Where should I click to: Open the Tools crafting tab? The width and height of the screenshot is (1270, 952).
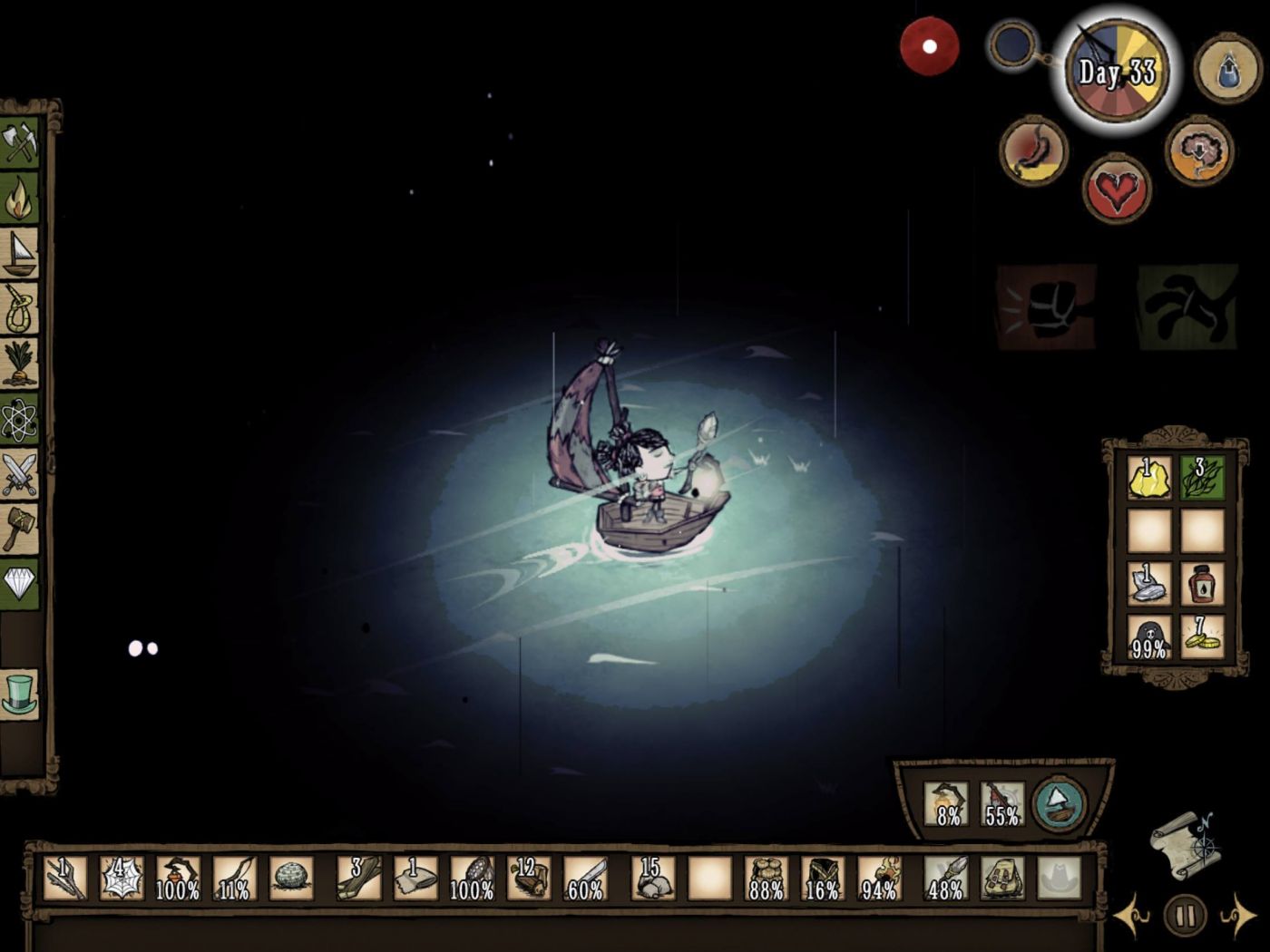[x=19, y=143]
